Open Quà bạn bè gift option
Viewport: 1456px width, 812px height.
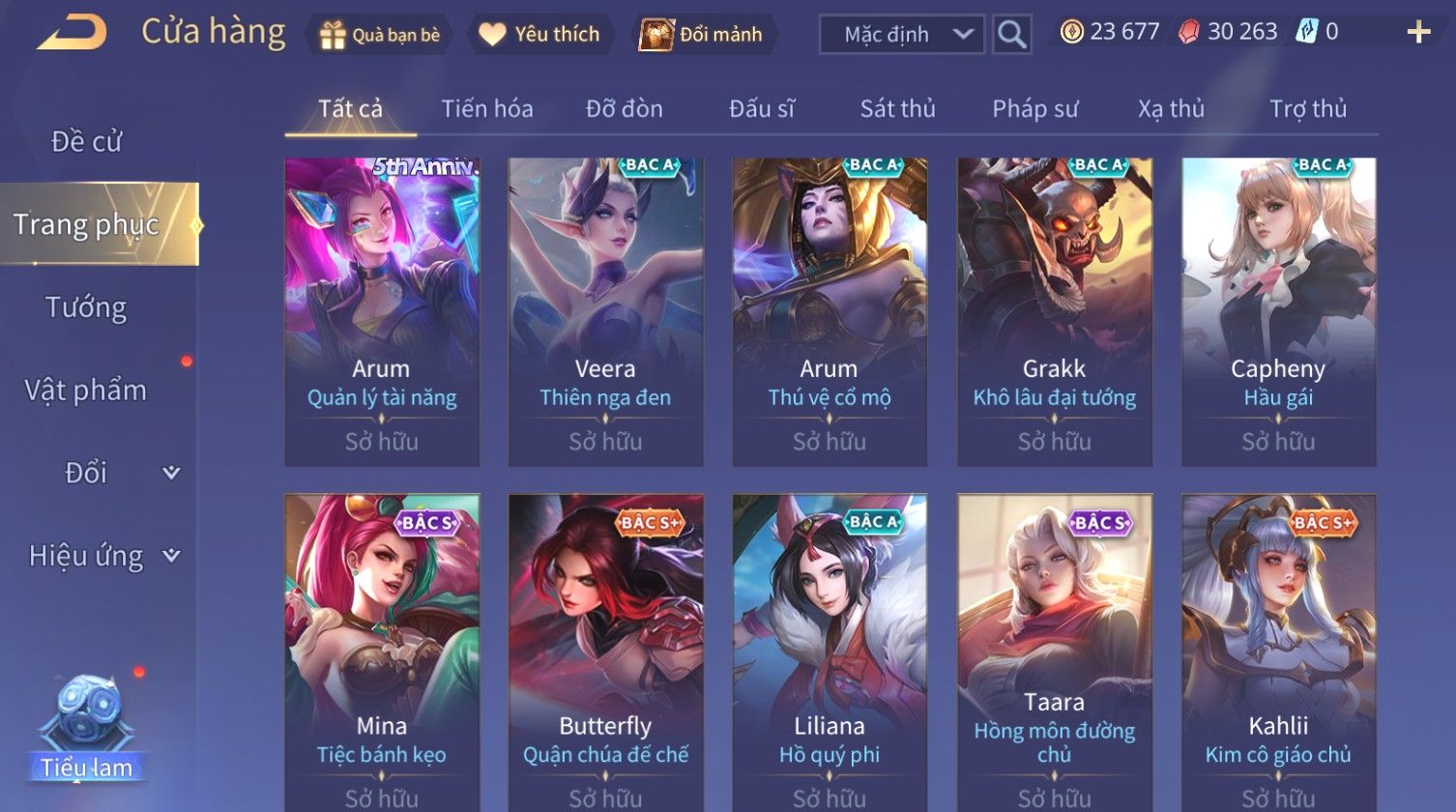[380, 35]
